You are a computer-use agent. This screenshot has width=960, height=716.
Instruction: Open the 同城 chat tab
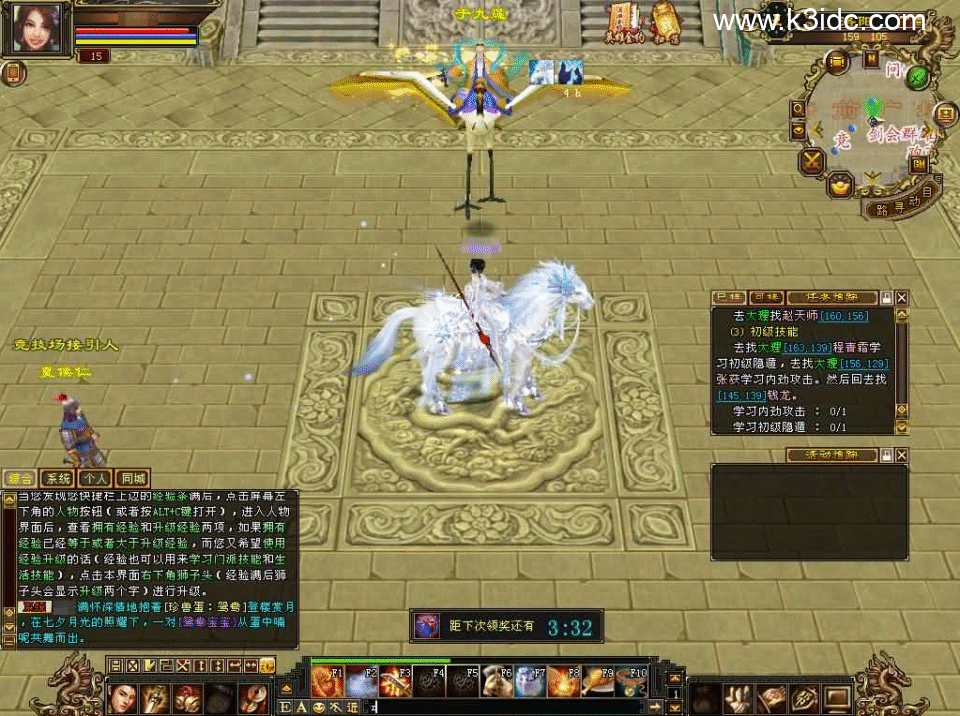[x=132, y=479]
